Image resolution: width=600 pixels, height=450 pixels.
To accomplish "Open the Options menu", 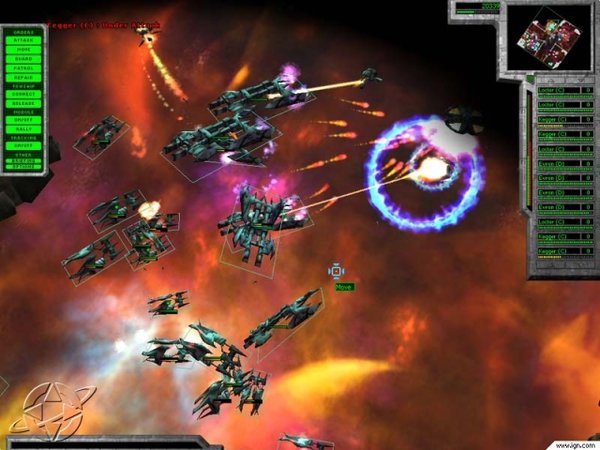I will pyautogui.click(x=22, y=164).
